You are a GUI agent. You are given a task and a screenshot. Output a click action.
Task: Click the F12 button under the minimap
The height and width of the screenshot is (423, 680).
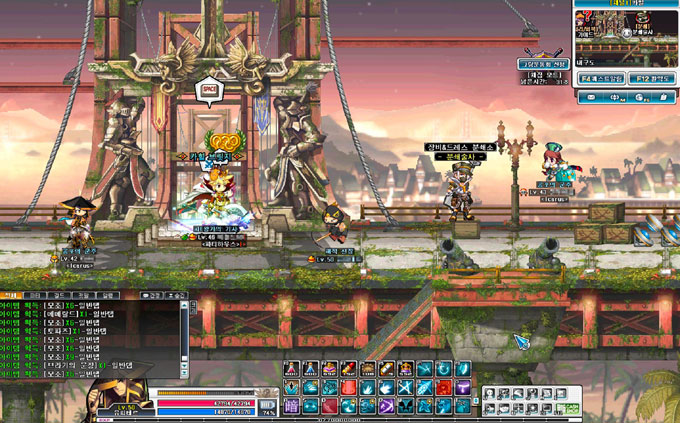[x=650, y=77]
